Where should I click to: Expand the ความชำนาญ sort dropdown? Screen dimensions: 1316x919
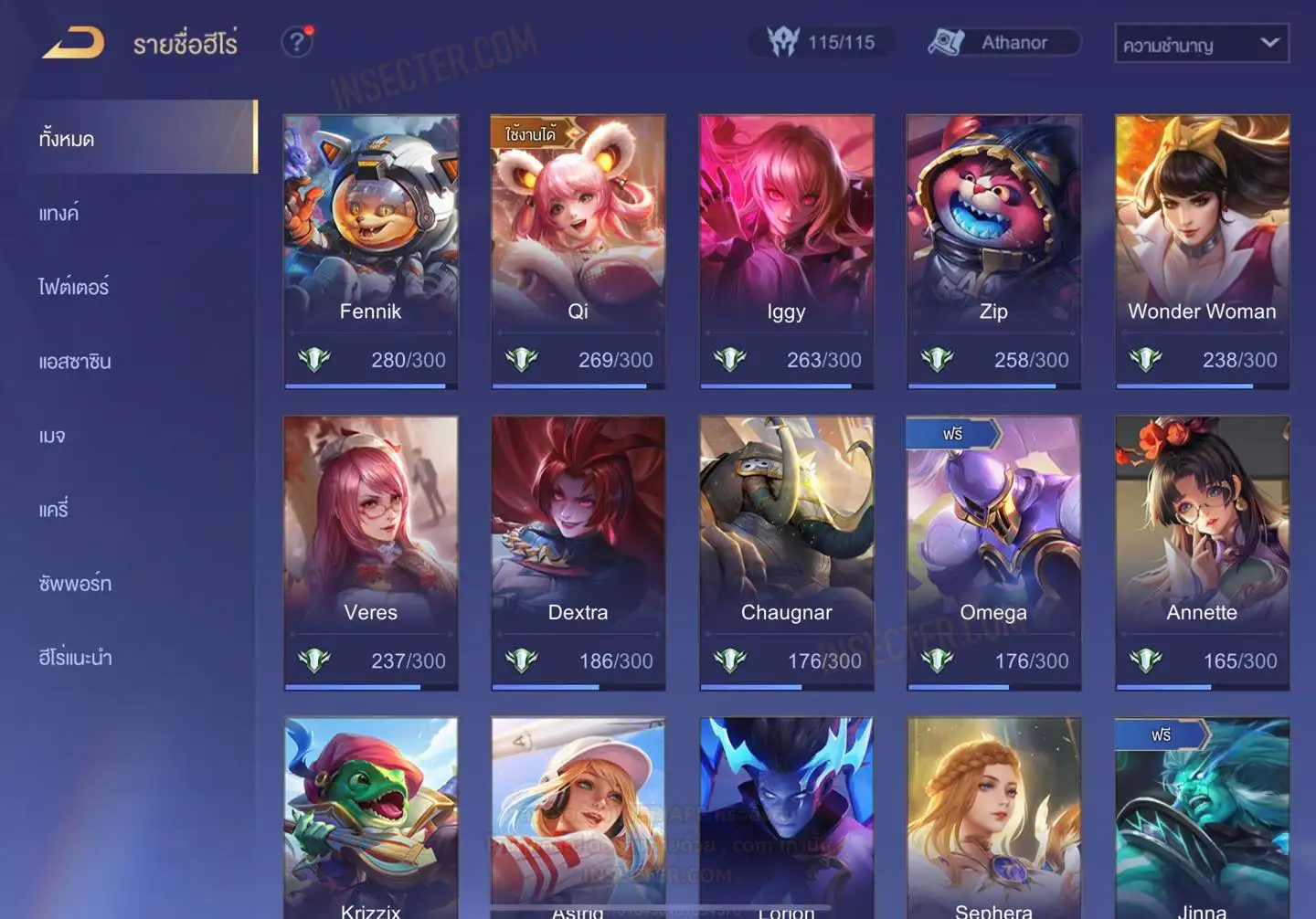1201,44
